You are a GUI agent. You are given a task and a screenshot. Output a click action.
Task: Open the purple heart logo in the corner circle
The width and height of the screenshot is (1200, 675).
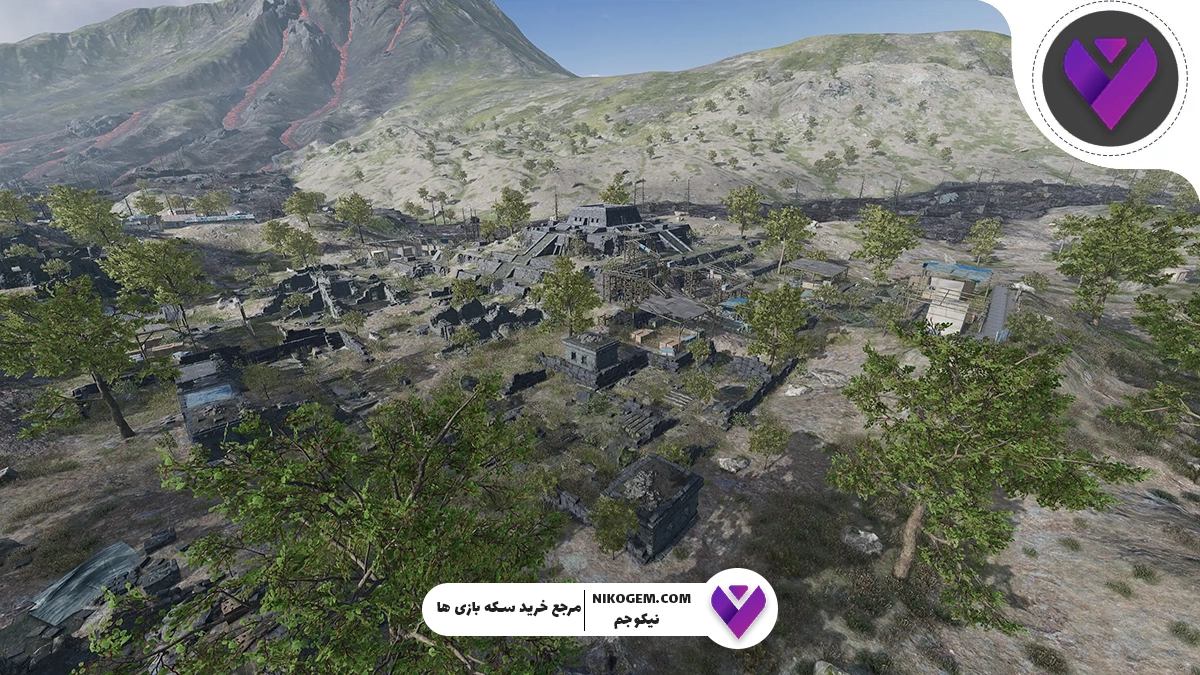[1108, 79]
